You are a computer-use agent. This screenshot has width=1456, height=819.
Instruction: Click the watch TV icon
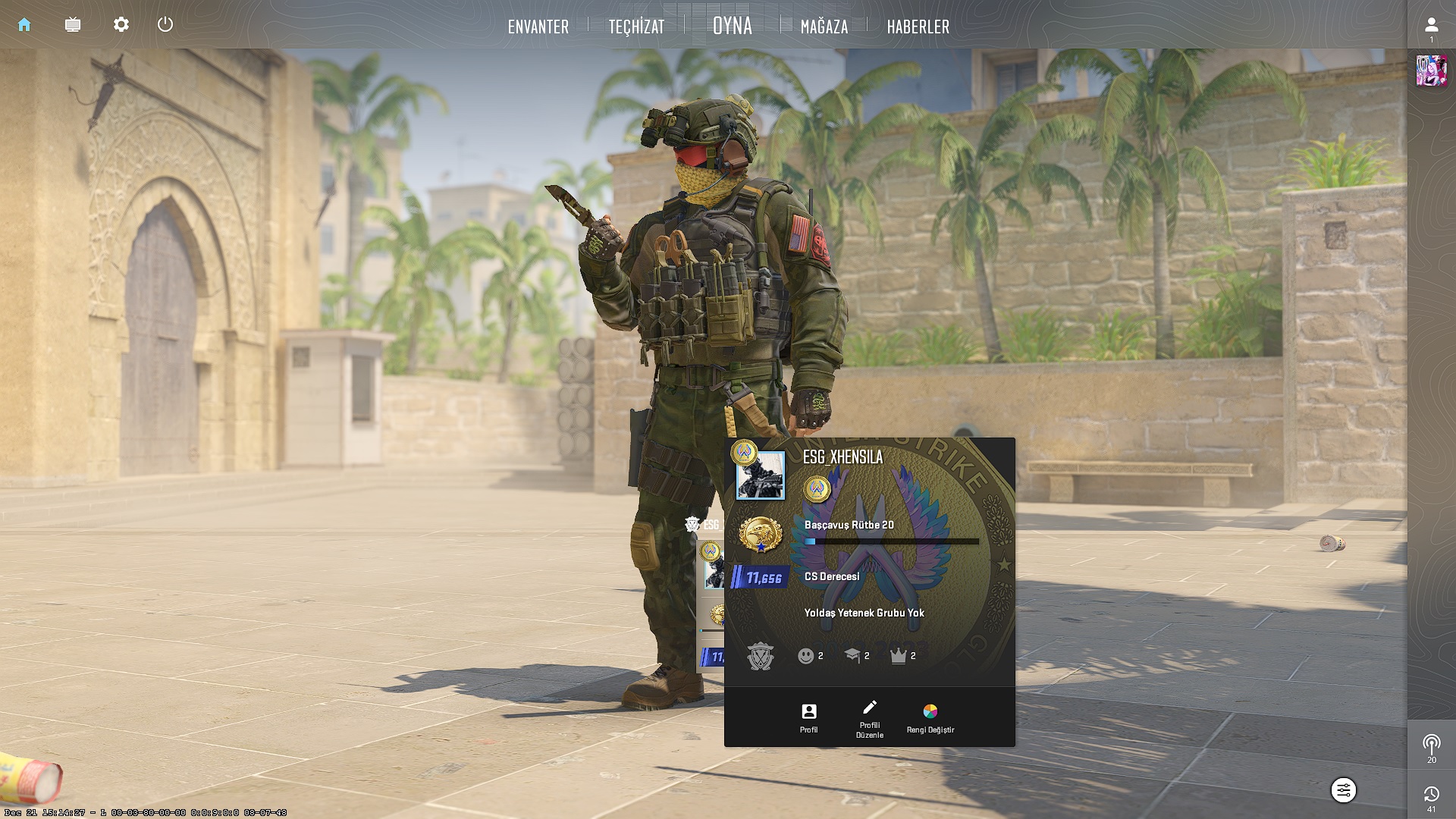(73, 25)
